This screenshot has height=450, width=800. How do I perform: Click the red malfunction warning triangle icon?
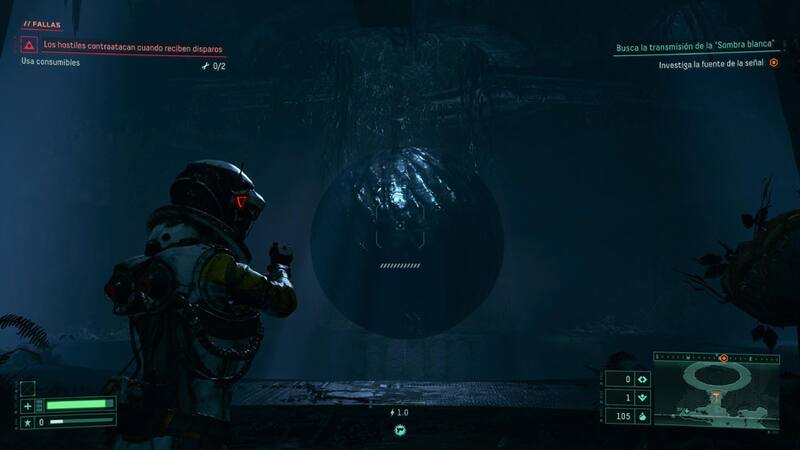coord(29,45)
